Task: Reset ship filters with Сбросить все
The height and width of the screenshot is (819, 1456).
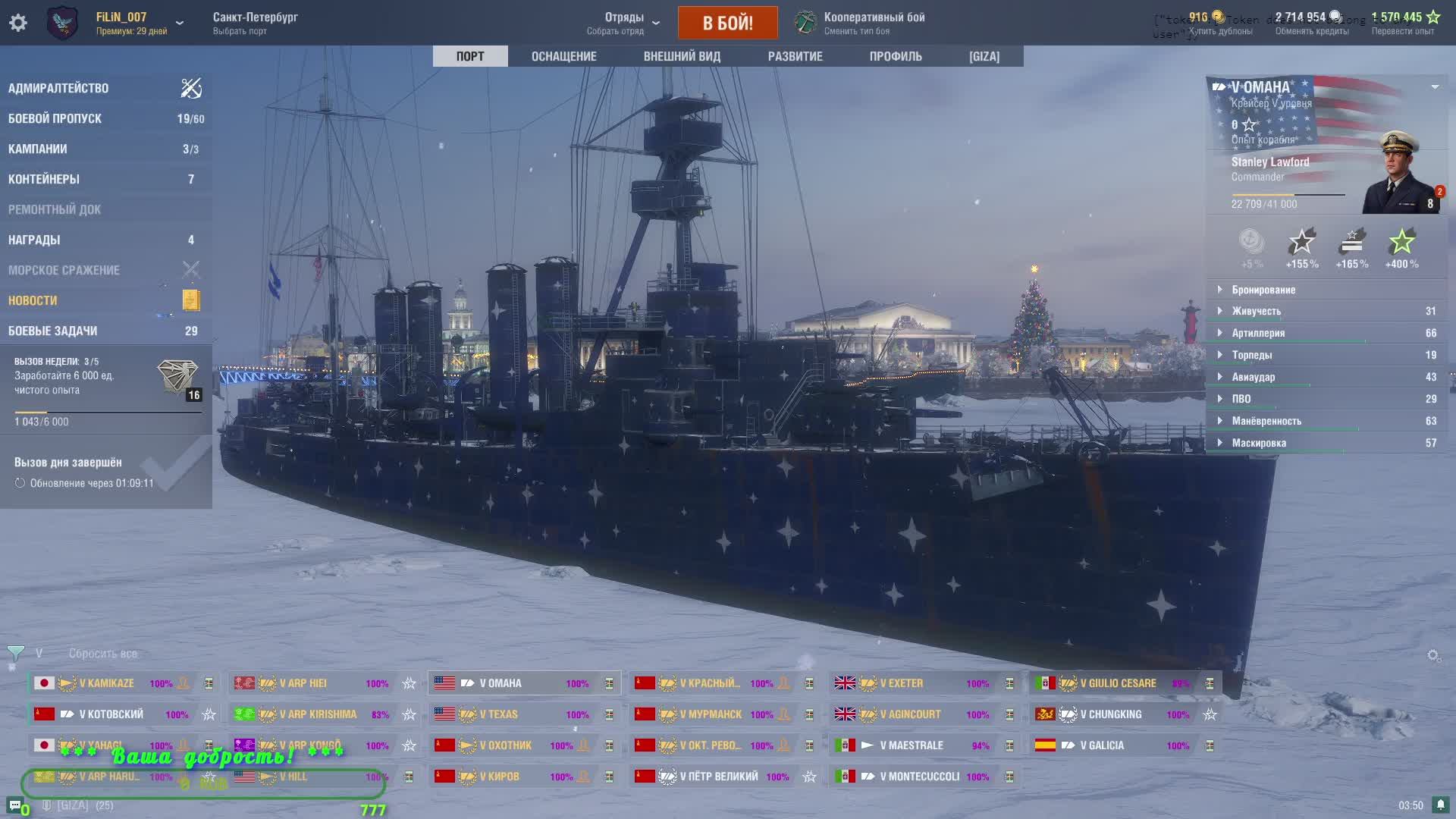Action: coord(103,654)
